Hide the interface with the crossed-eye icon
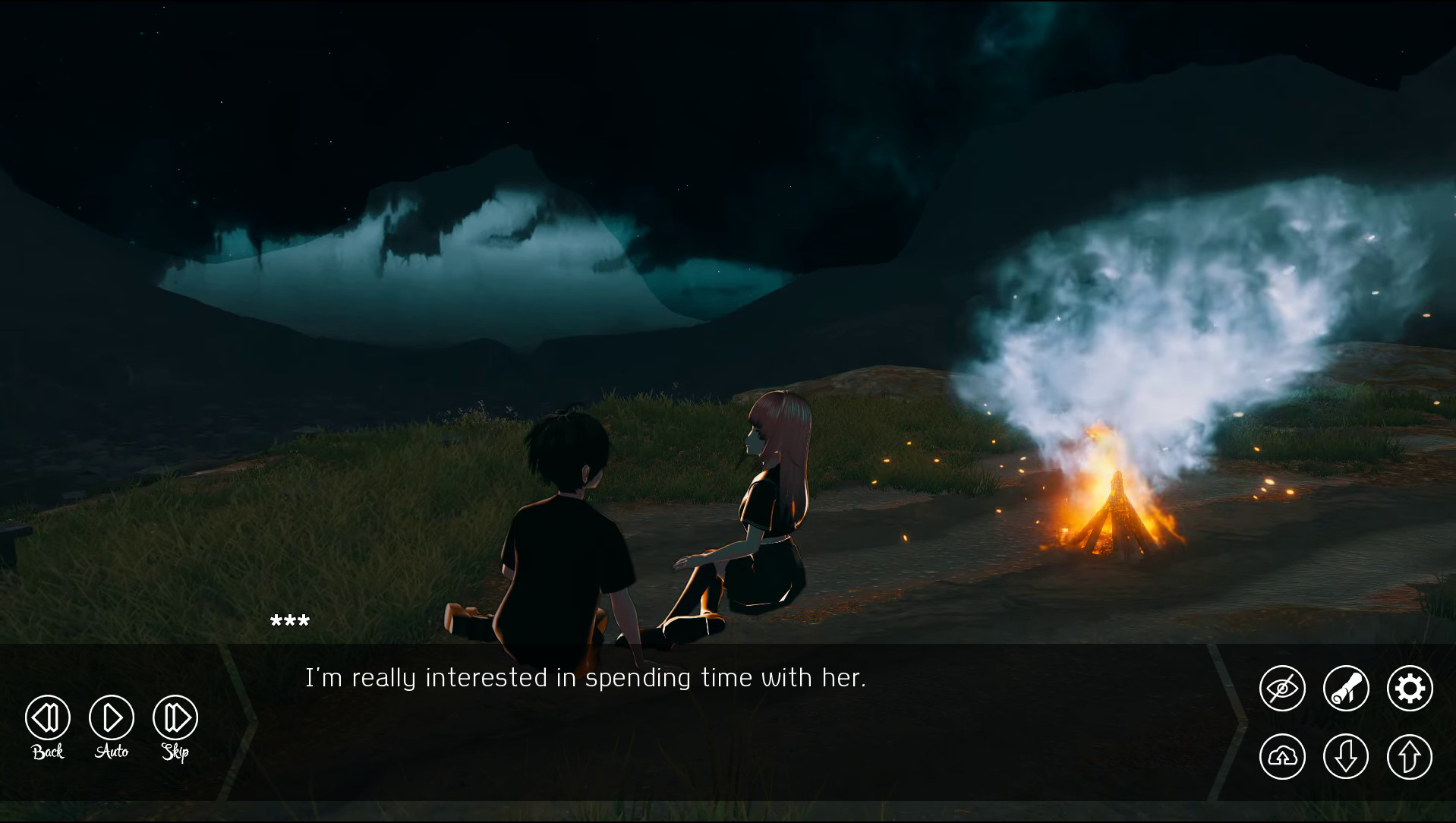The height and width of the screenshot is (823, 1456). (x=1282, y=688)
